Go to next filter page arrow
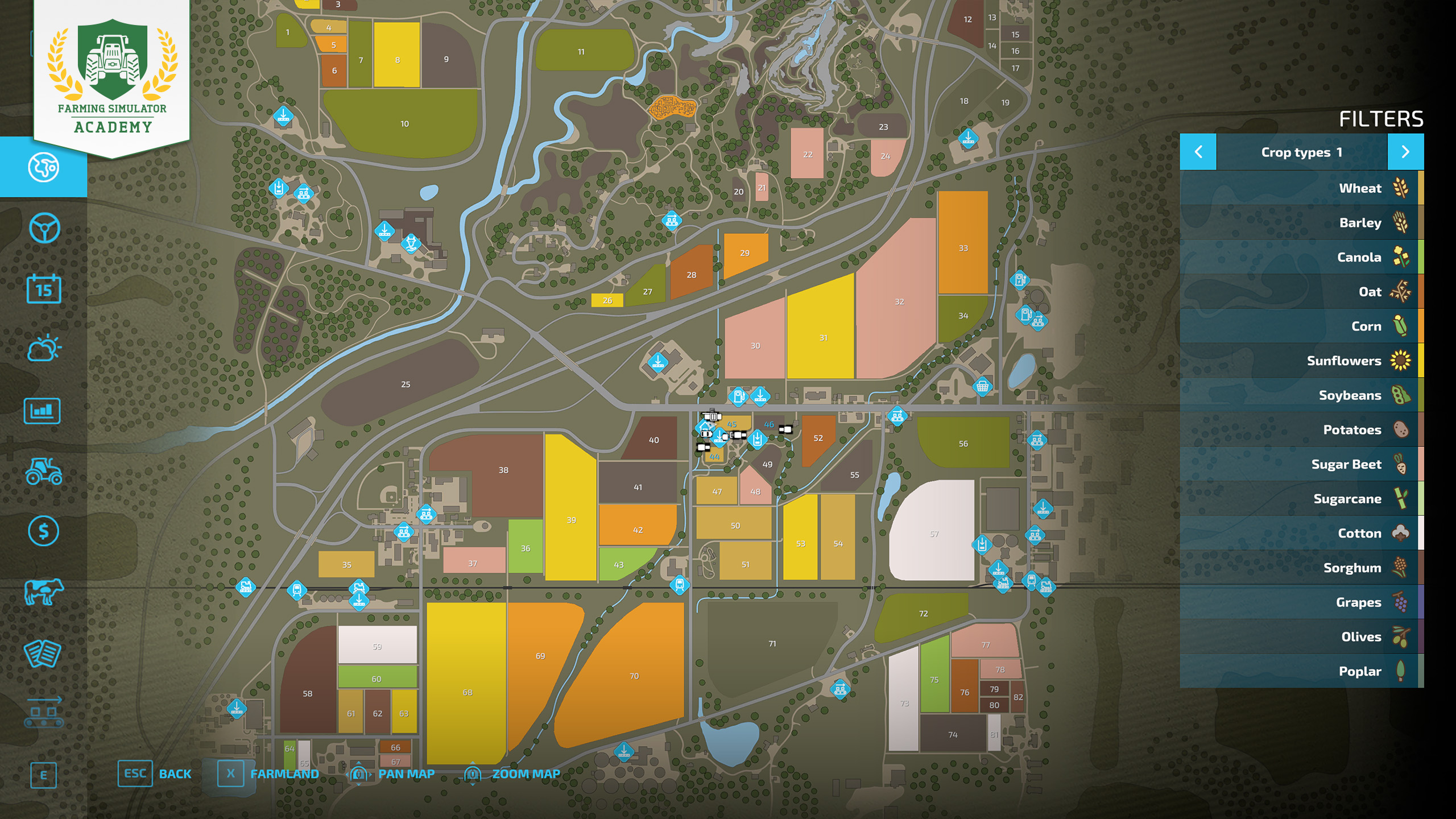 click(1405, 152)
